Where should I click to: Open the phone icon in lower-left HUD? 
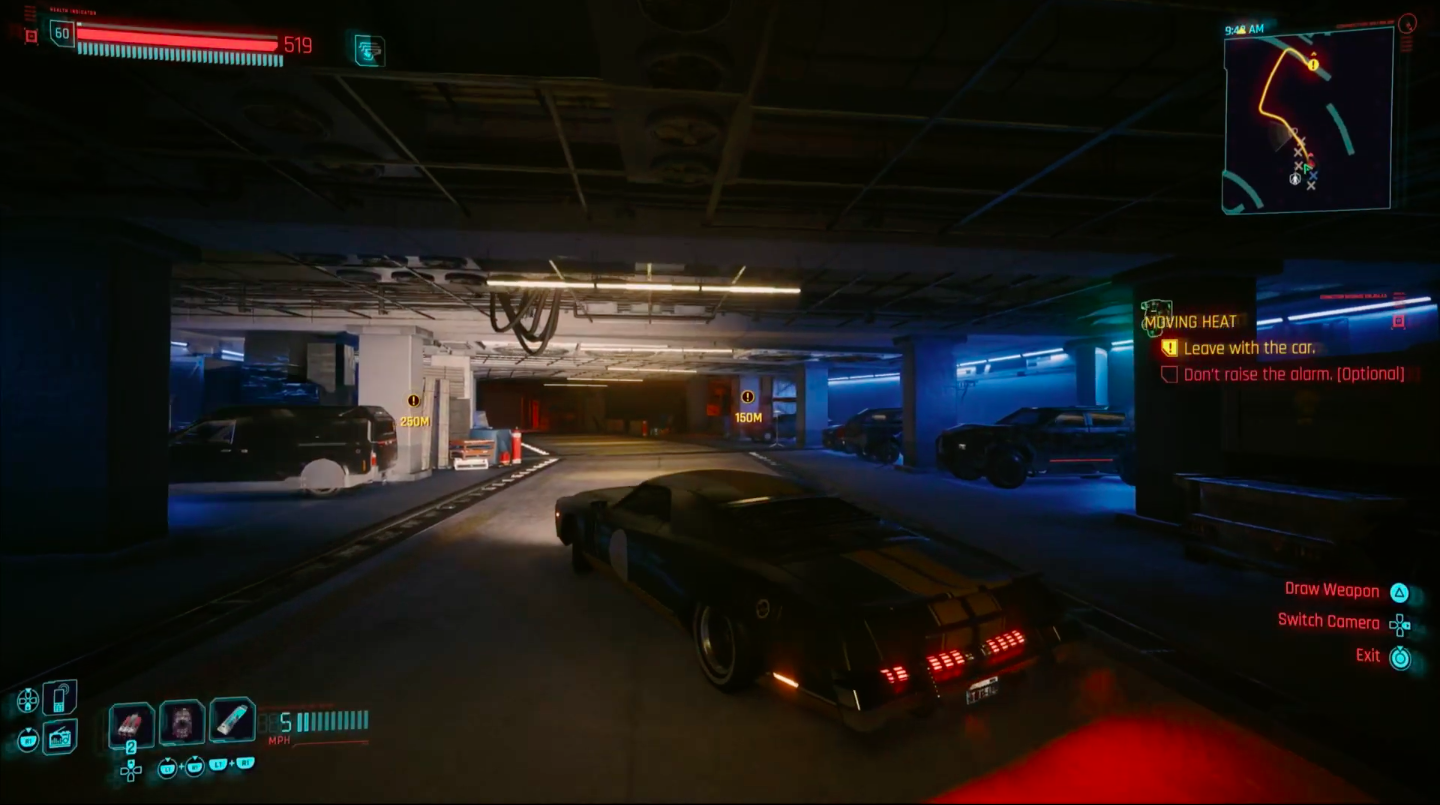tap(61, 698)
